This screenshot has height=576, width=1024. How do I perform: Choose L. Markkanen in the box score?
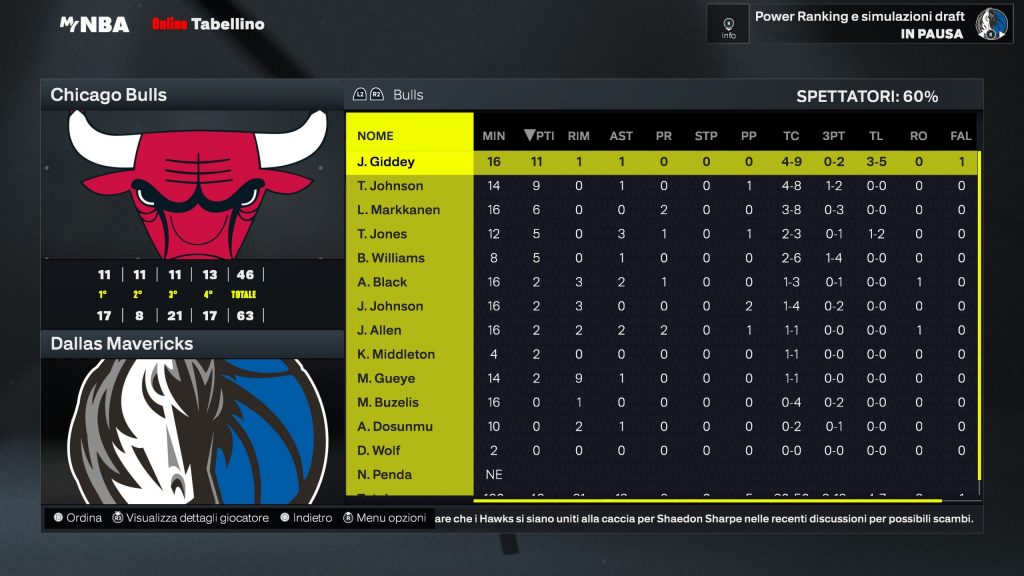[x=398, y=210]
